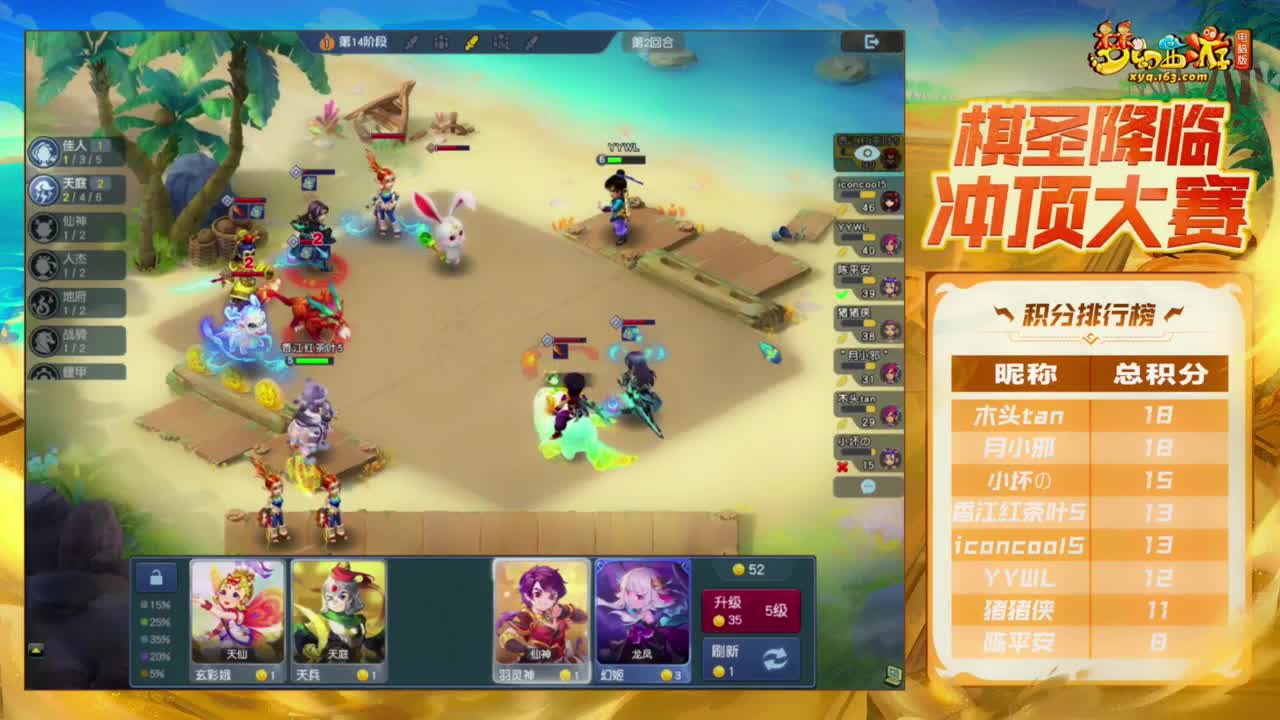Click the 第14阶段 stage badge icon
Screen dimensions: 1280x720
326,43
